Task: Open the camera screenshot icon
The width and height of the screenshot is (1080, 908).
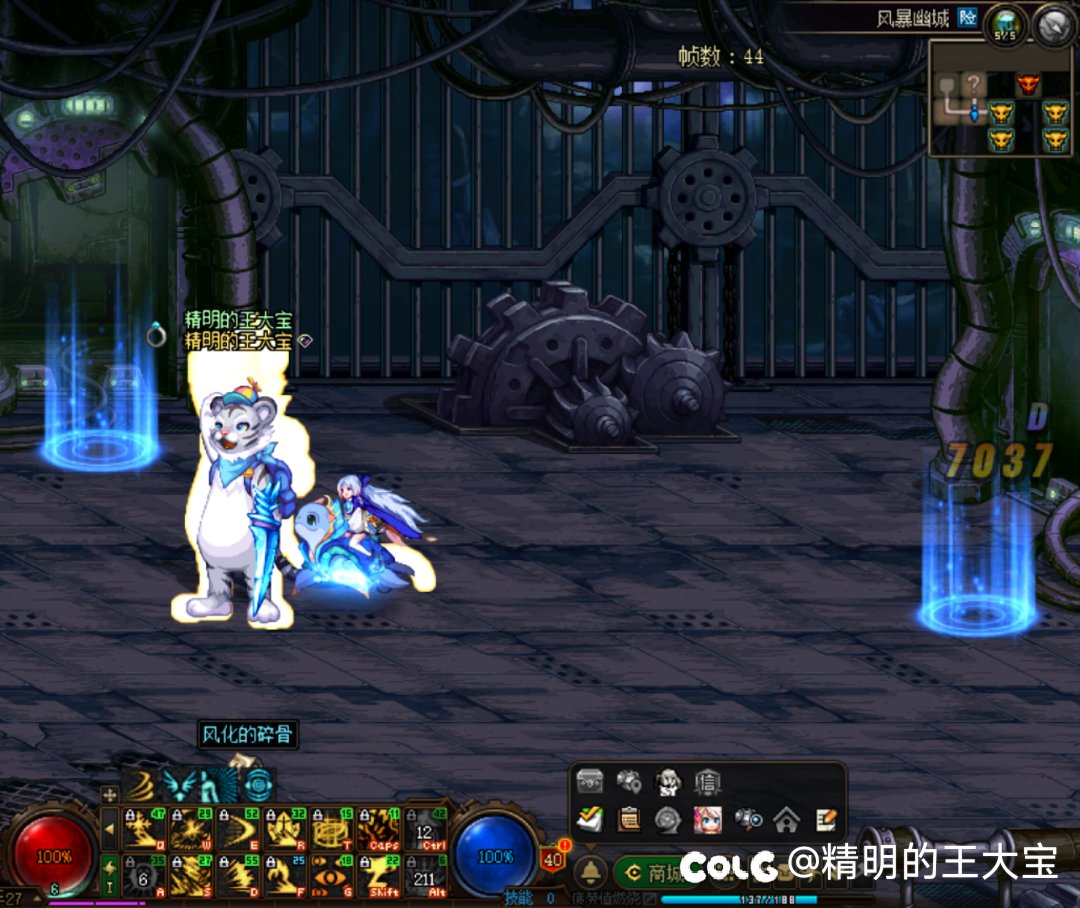Action: pyautogui.click(x=747, y=820)
